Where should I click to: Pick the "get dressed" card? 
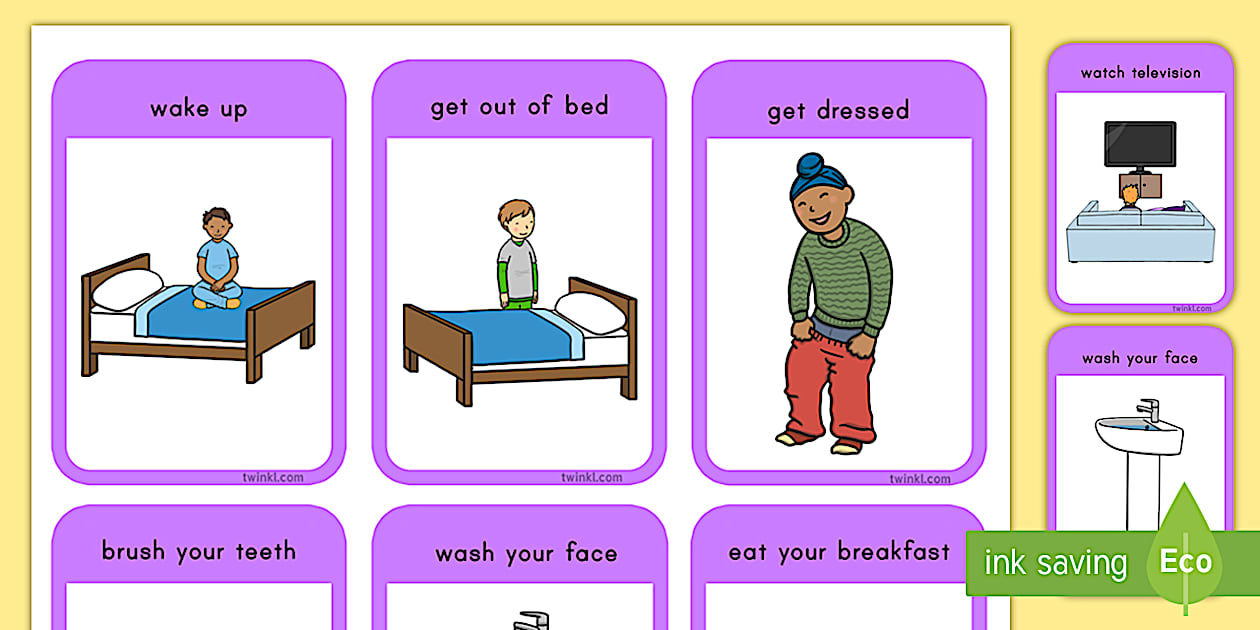click(x=838, y=272)
